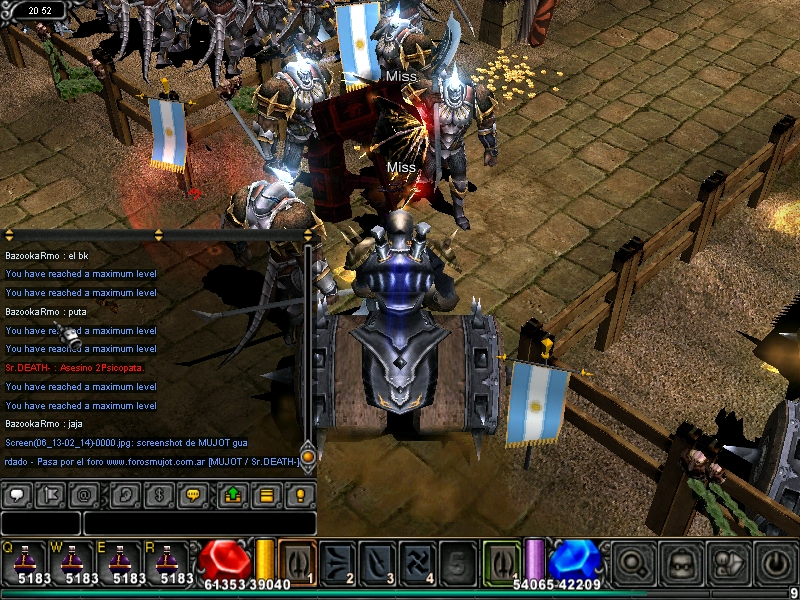Focus the wide chat message input field
Viewport: 800px width, 600px height.
click(199, 523)
